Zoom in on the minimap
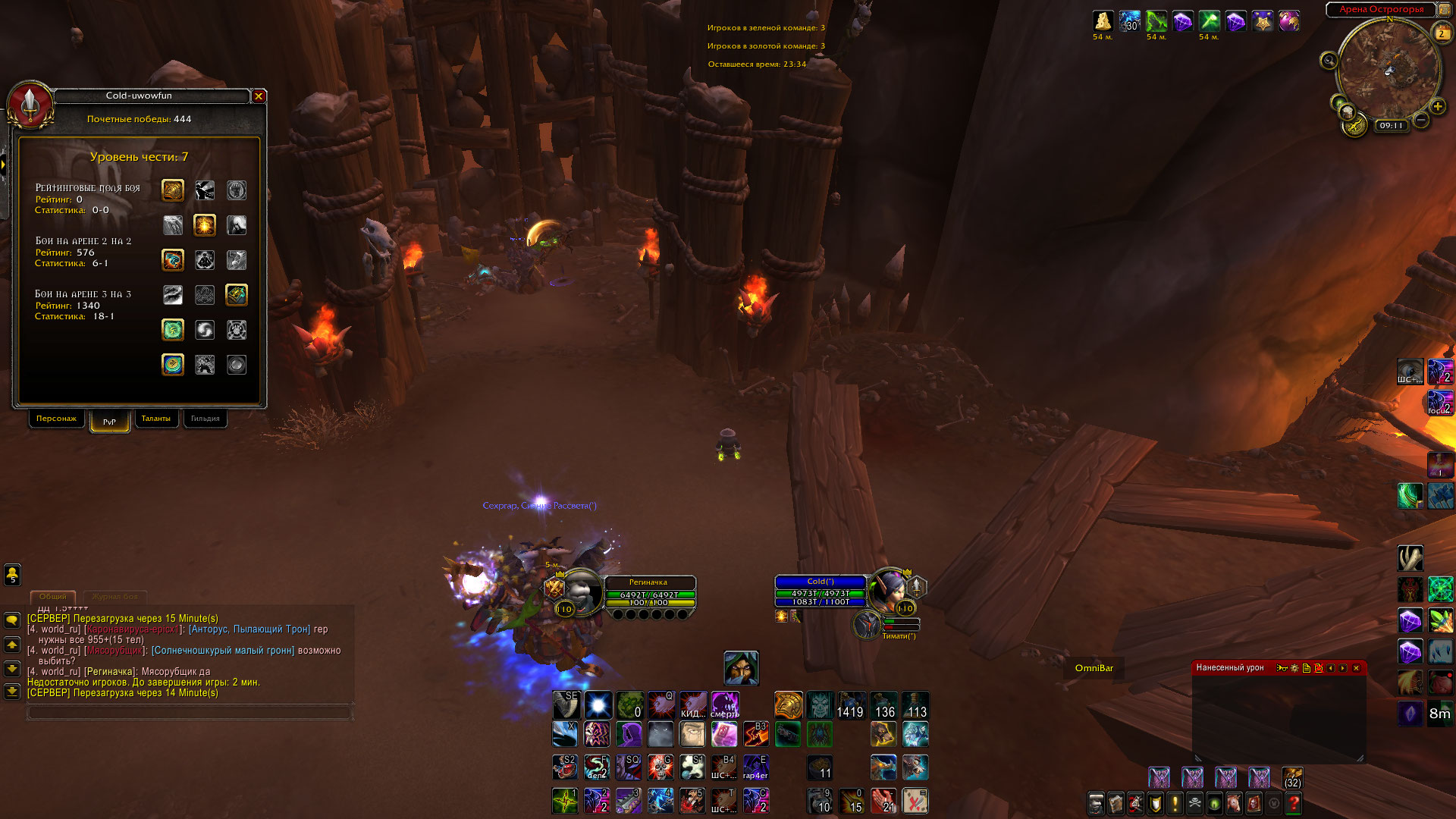 pyautogui.click(x=1437, y=107)
